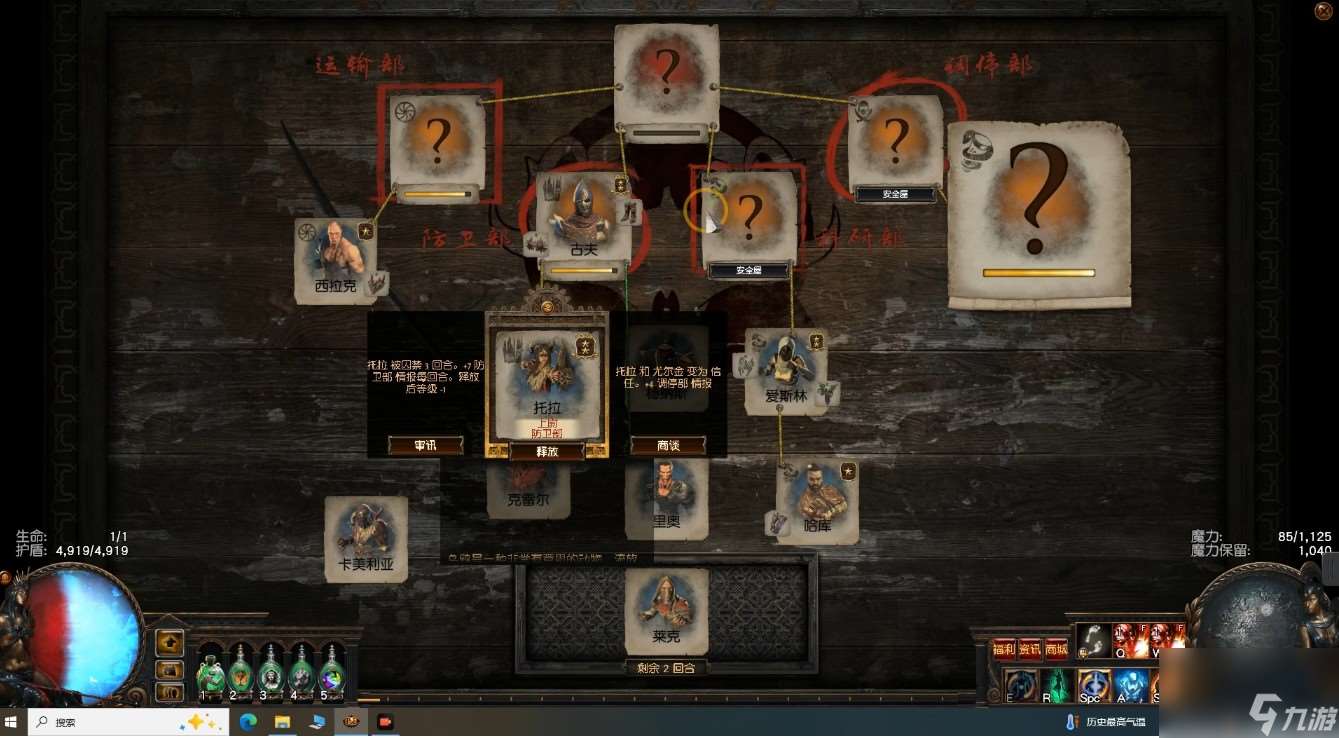Open the 资讯 news menu

coord(1030,649)
